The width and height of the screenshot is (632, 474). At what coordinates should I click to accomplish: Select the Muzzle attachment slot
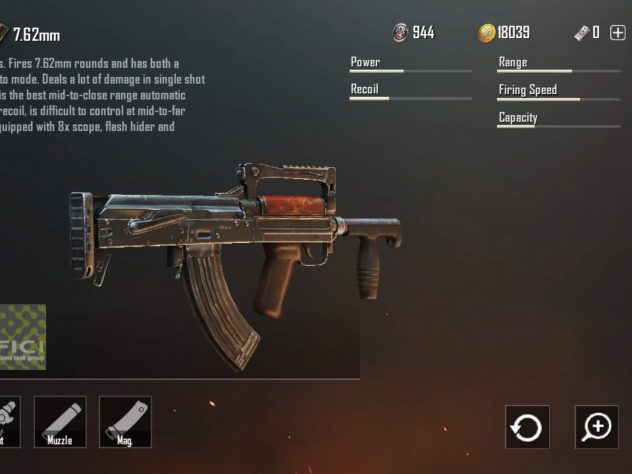point(60,421)
